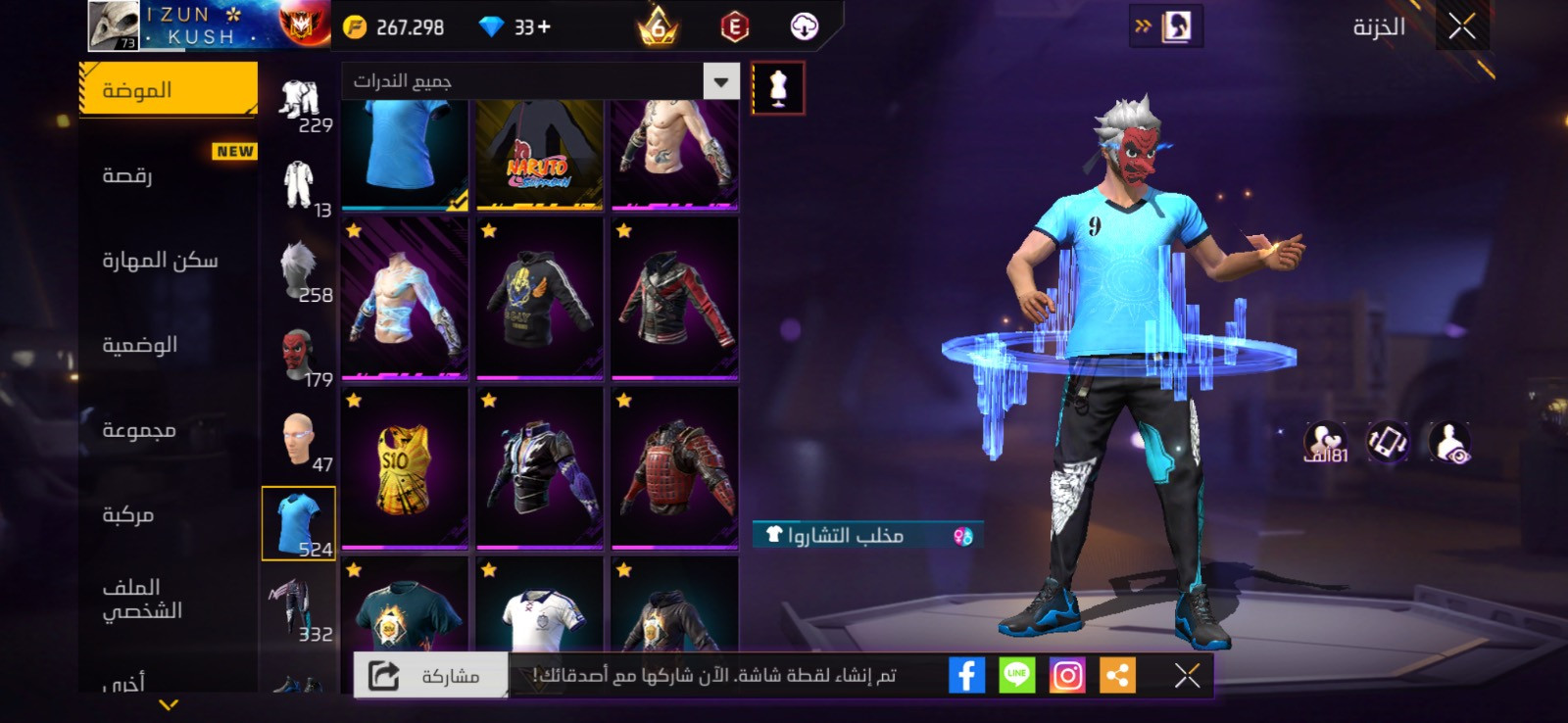Close the vault screen with the top X
This screenshot has width=1568, height=723.
pyautogui.click(x=1461, y=27)
